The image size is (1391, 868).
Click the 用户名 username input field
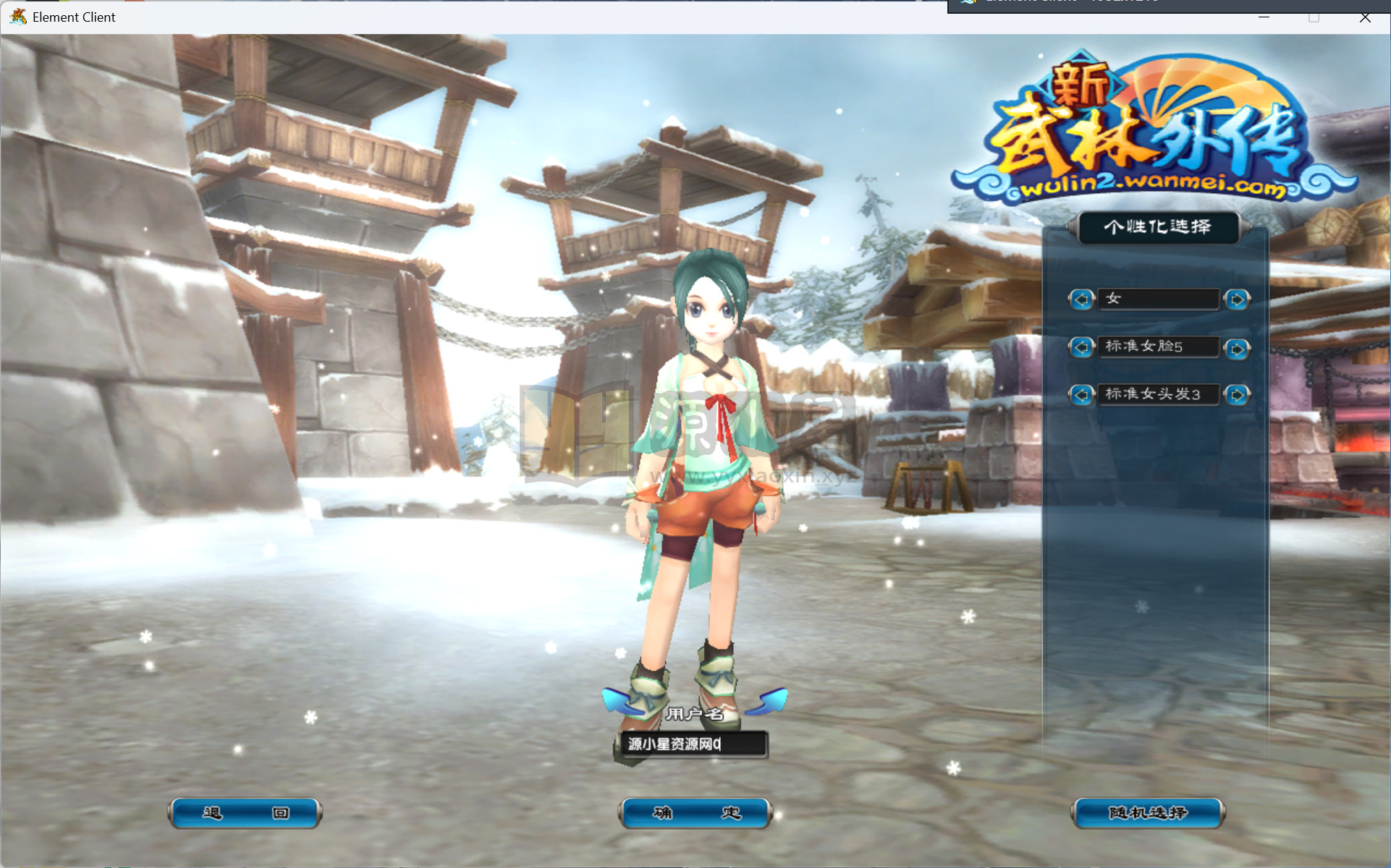click(693, 744)
